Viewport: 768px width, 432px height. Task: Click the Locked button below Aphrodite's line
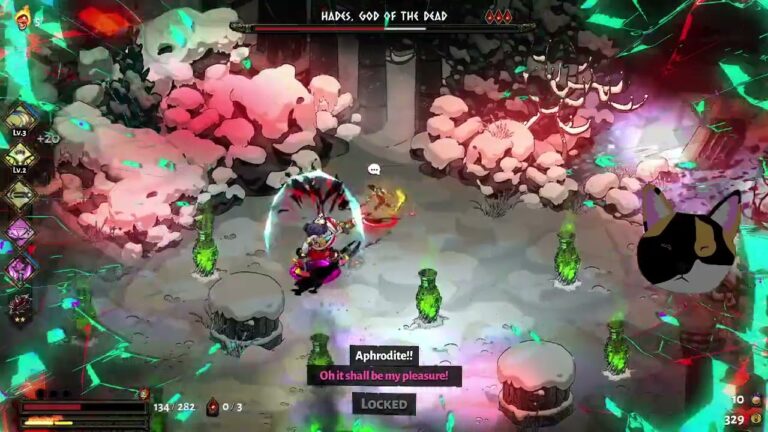(x=384, y=404)
